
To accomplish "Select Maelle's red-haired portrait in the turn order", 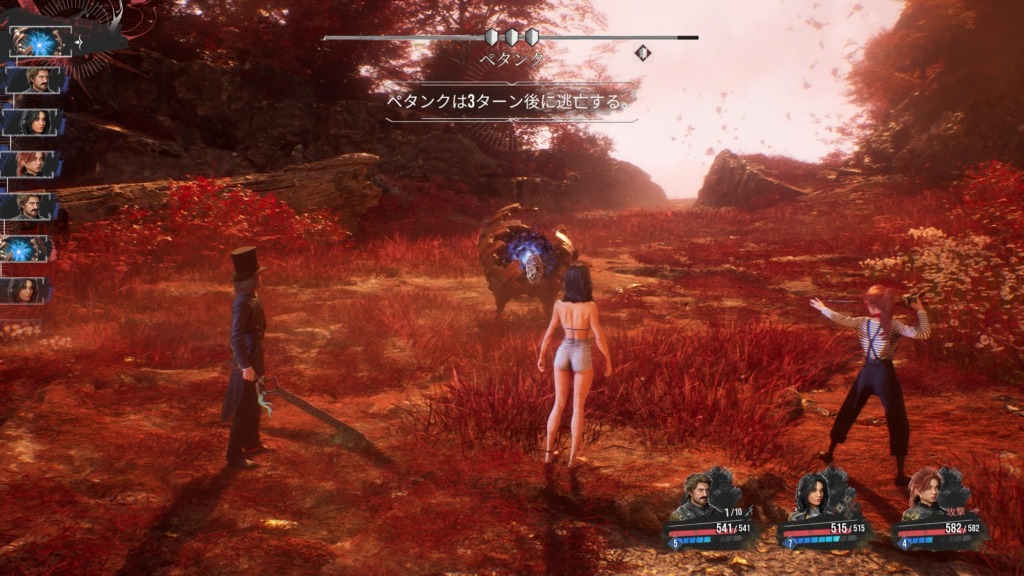I will (36, 164).
